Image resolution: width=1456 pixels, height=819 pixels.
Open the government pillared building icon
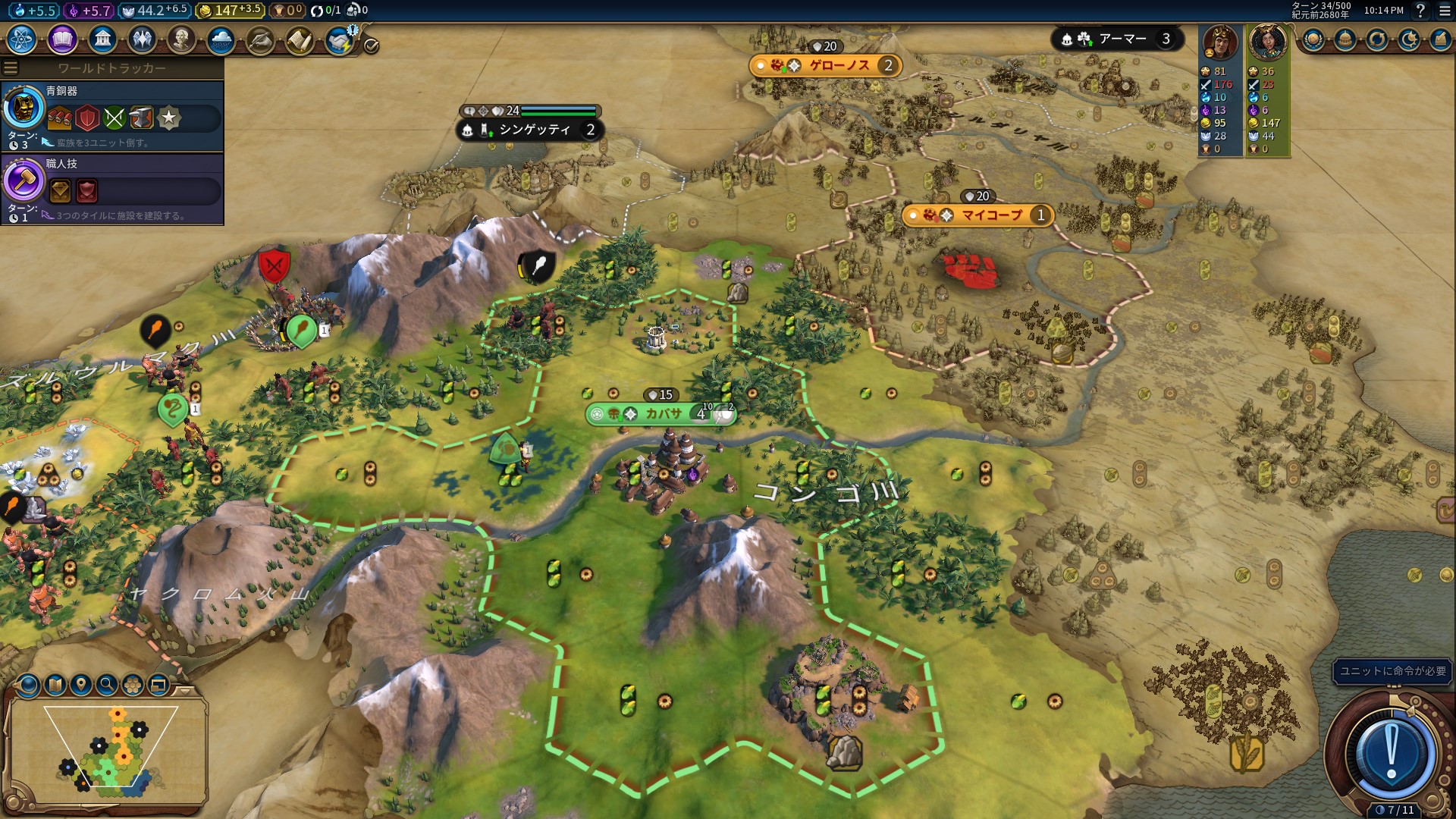point(102,39)
